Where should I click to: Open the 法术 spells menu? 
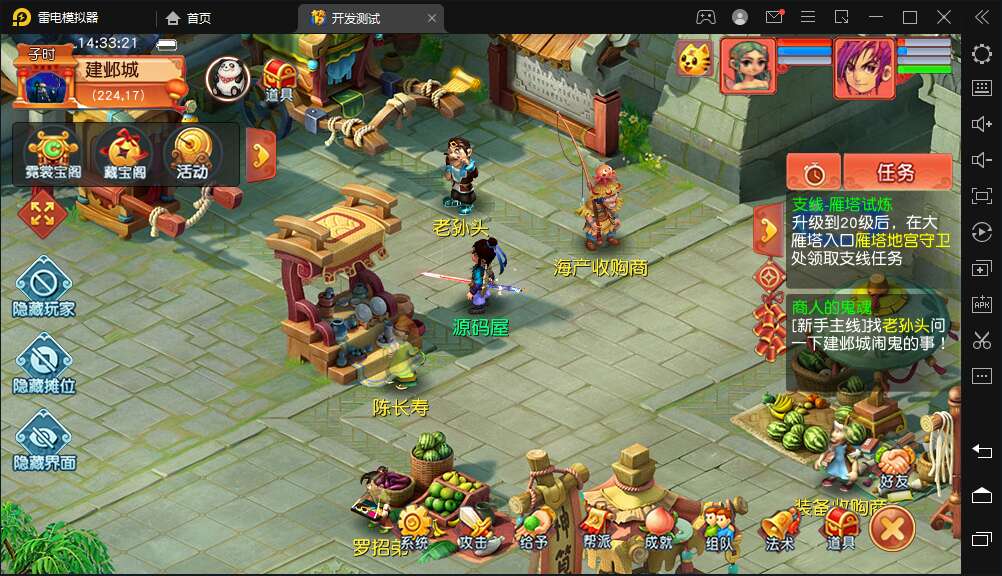point(779,527)
